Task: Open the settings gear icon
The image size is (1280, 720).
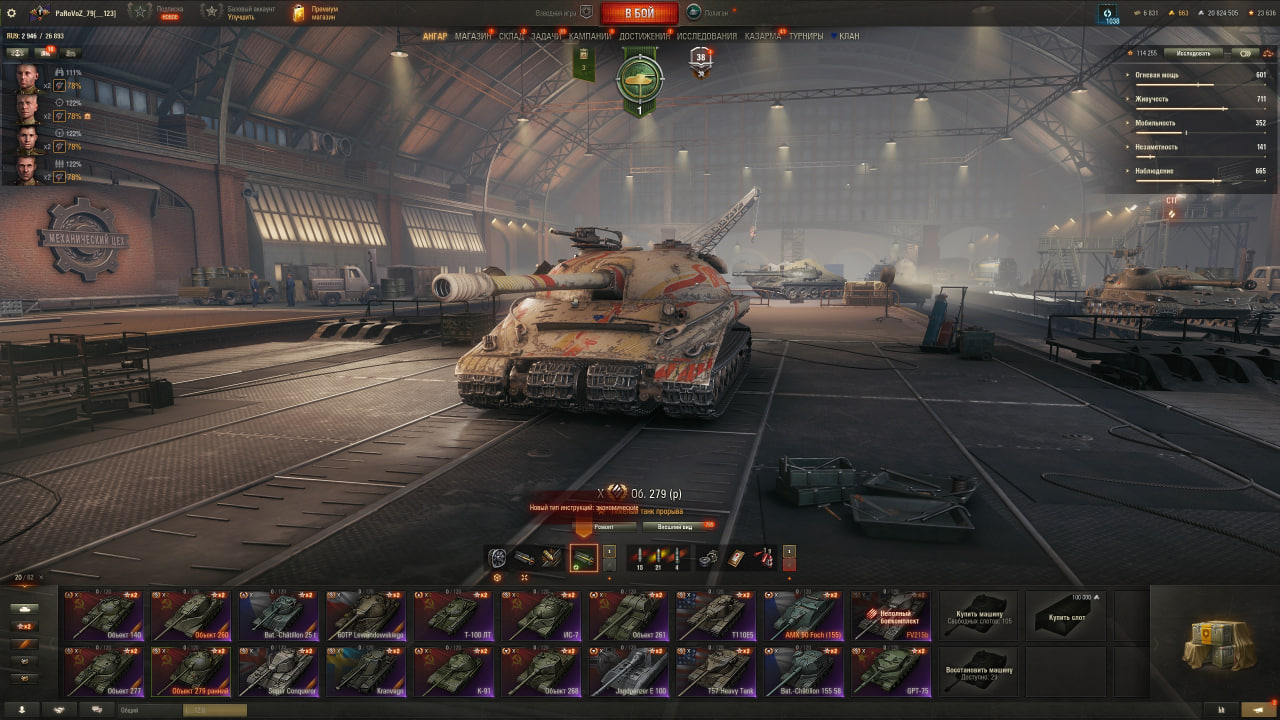Action: pos(12,12)
